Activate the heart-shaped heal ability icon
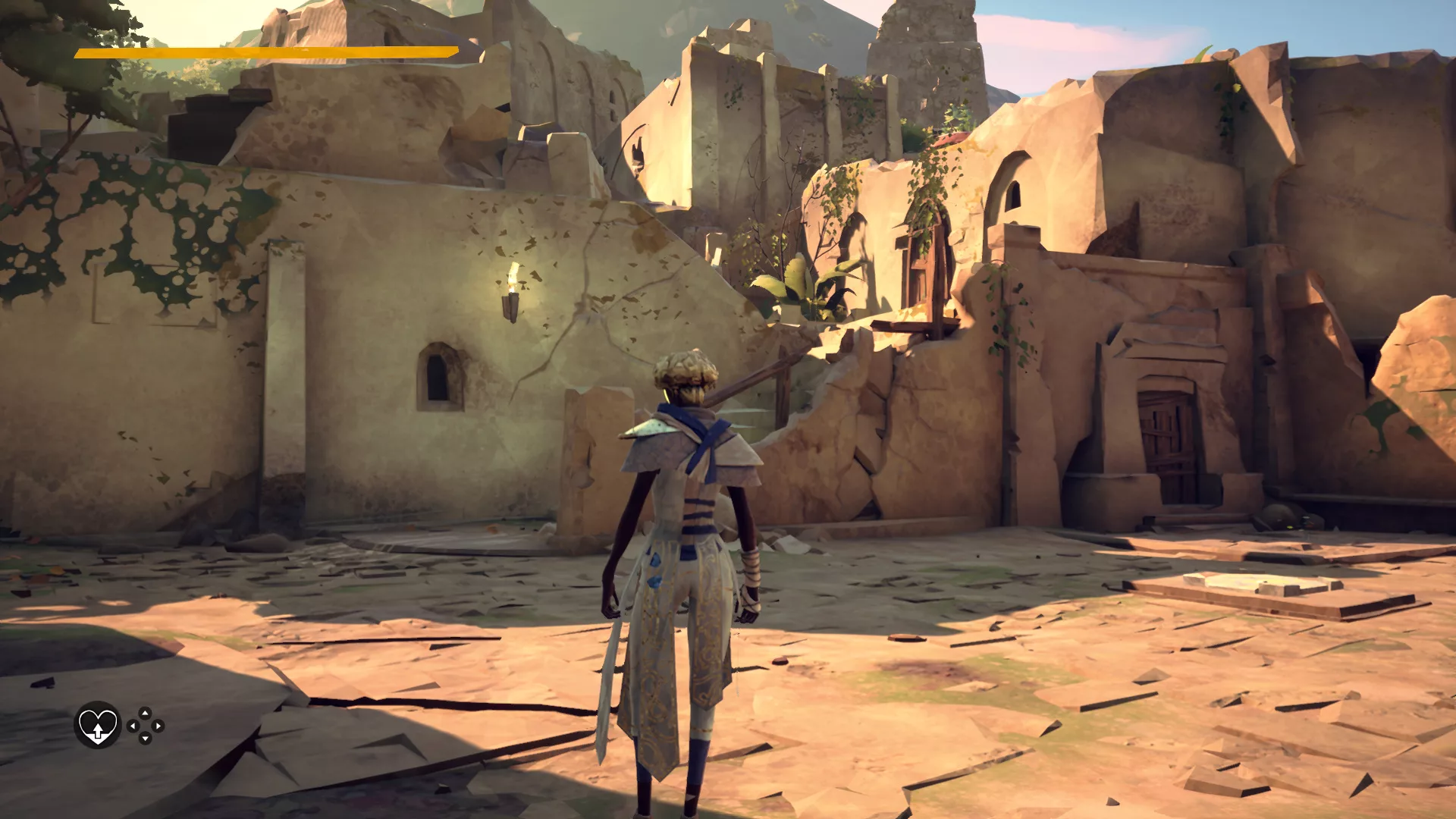Viewport: 1456px width, 819px height. pyautogui.click(x=98, y=725)
